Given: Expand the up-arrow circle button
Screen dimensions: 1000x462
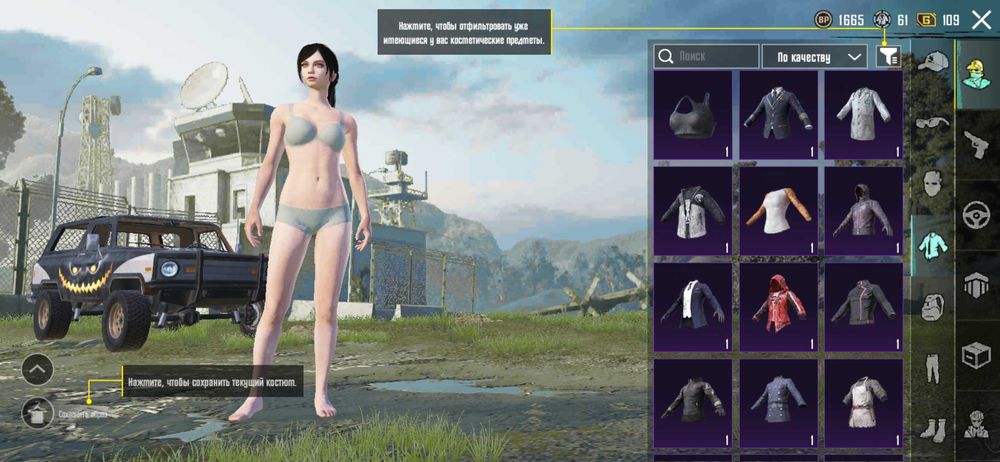Looking at the screenshot, I should point(37,369).
